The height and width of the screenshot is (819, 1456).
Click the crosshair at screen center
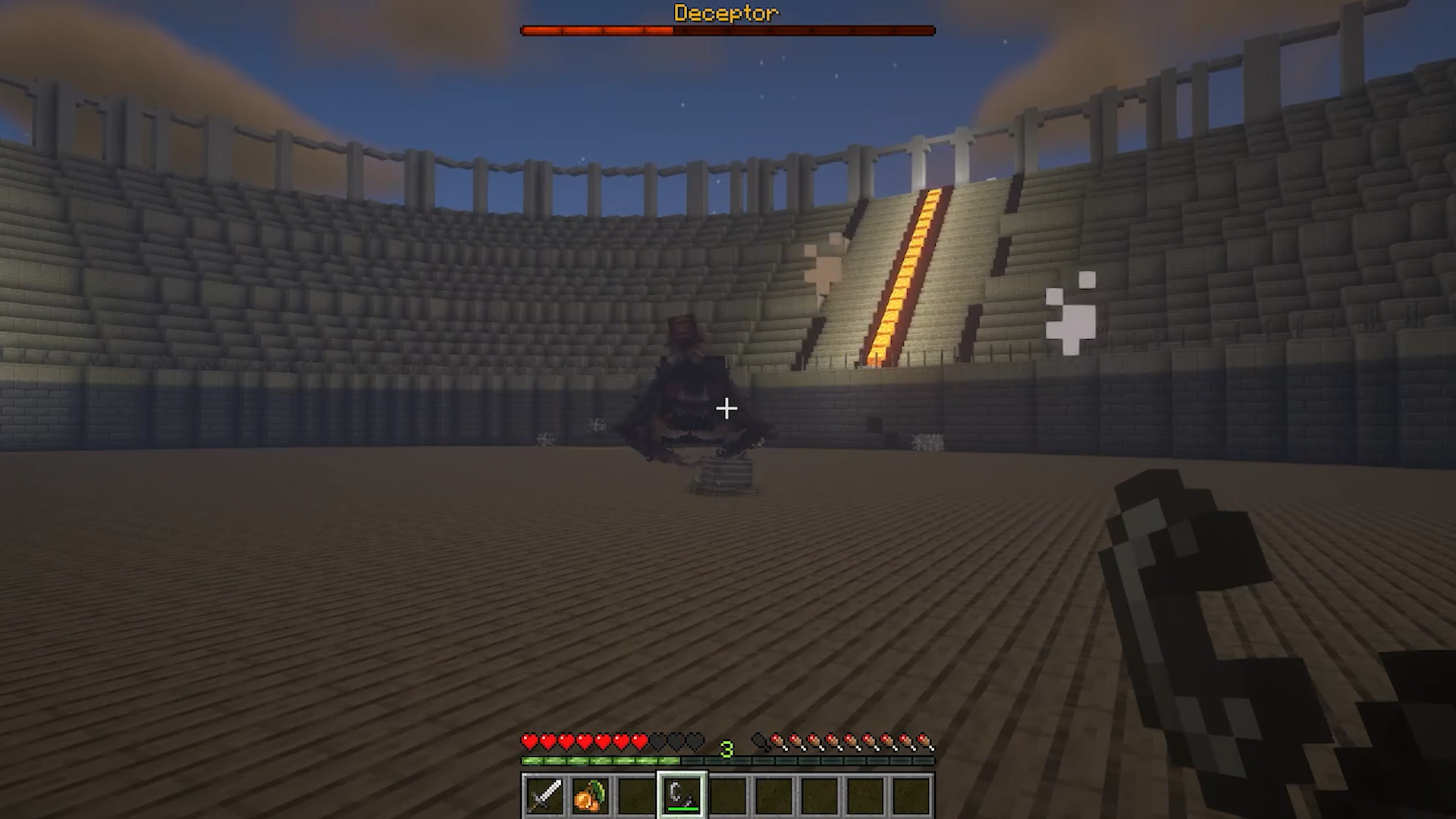pyautogui.click(x=726, y=409)
